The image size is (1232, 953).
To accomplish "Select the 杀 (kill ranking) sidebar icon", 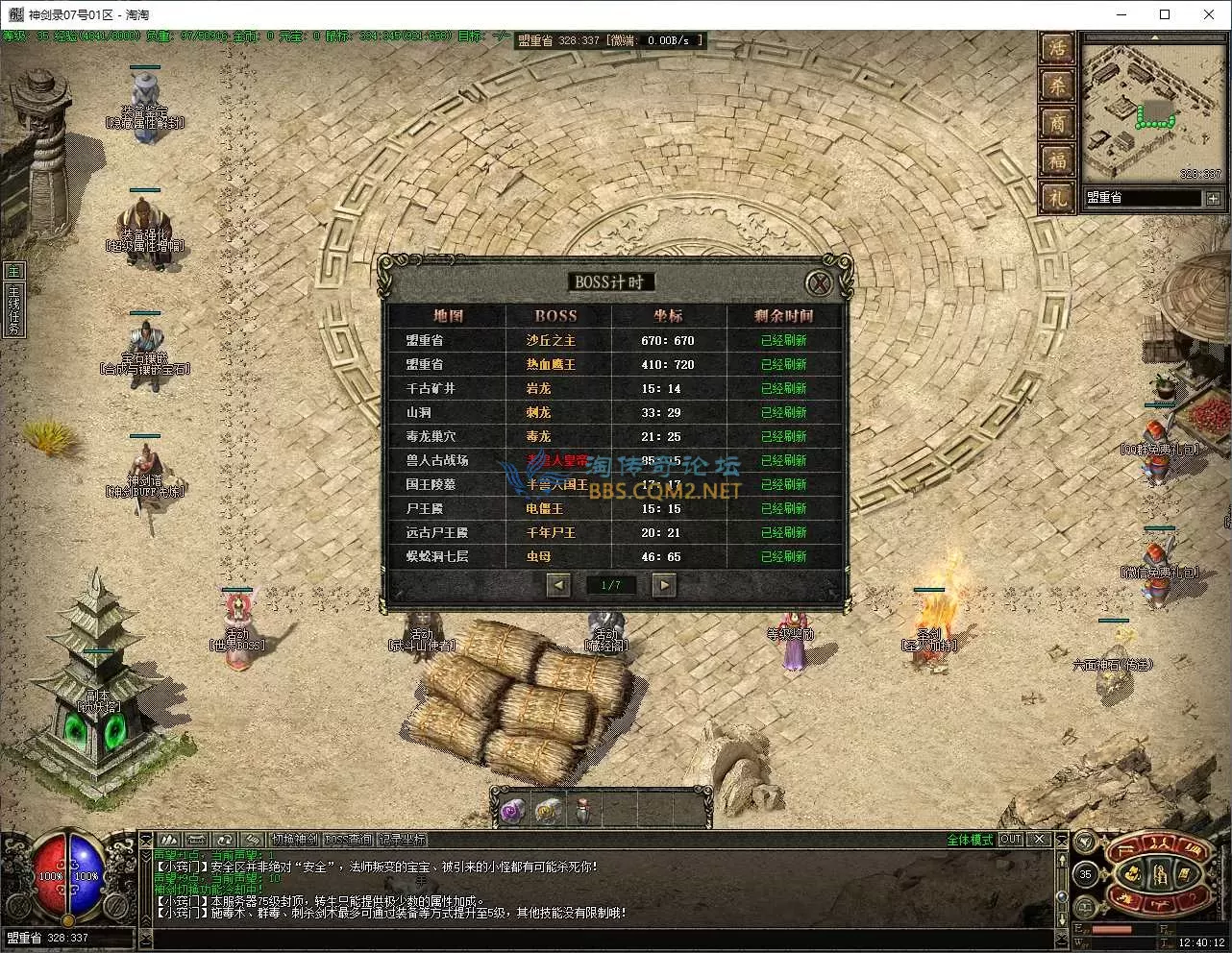I will click(x=1057, y=86).
